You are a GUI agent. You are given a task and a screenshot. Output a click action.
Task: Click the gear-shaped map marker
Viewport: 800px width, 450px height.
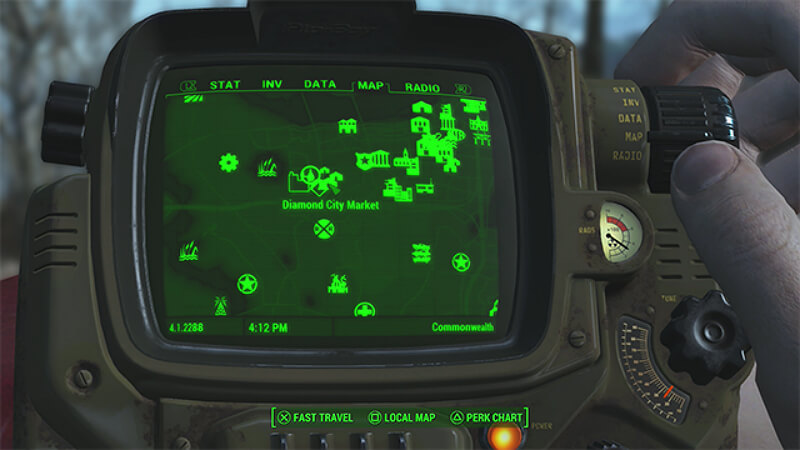pyautogui.click(x=229, y=162)
